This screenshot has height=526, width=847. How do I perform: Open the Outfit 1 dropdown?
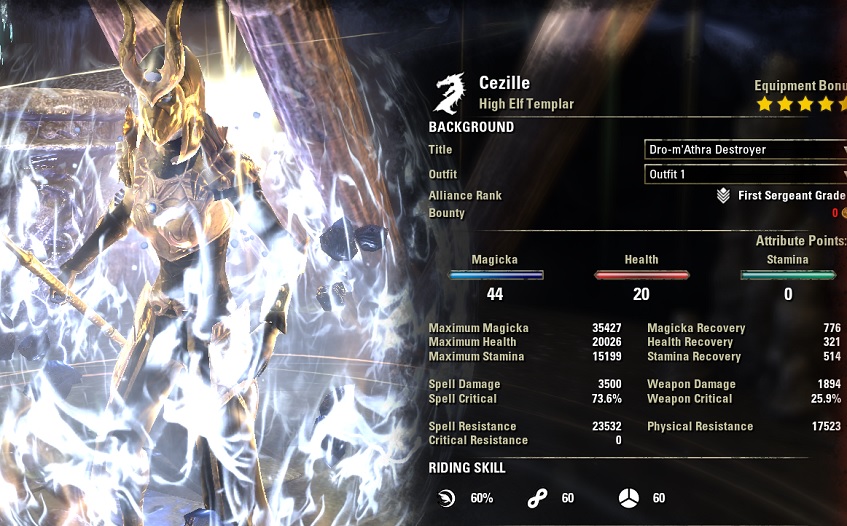tap(745, 175)
